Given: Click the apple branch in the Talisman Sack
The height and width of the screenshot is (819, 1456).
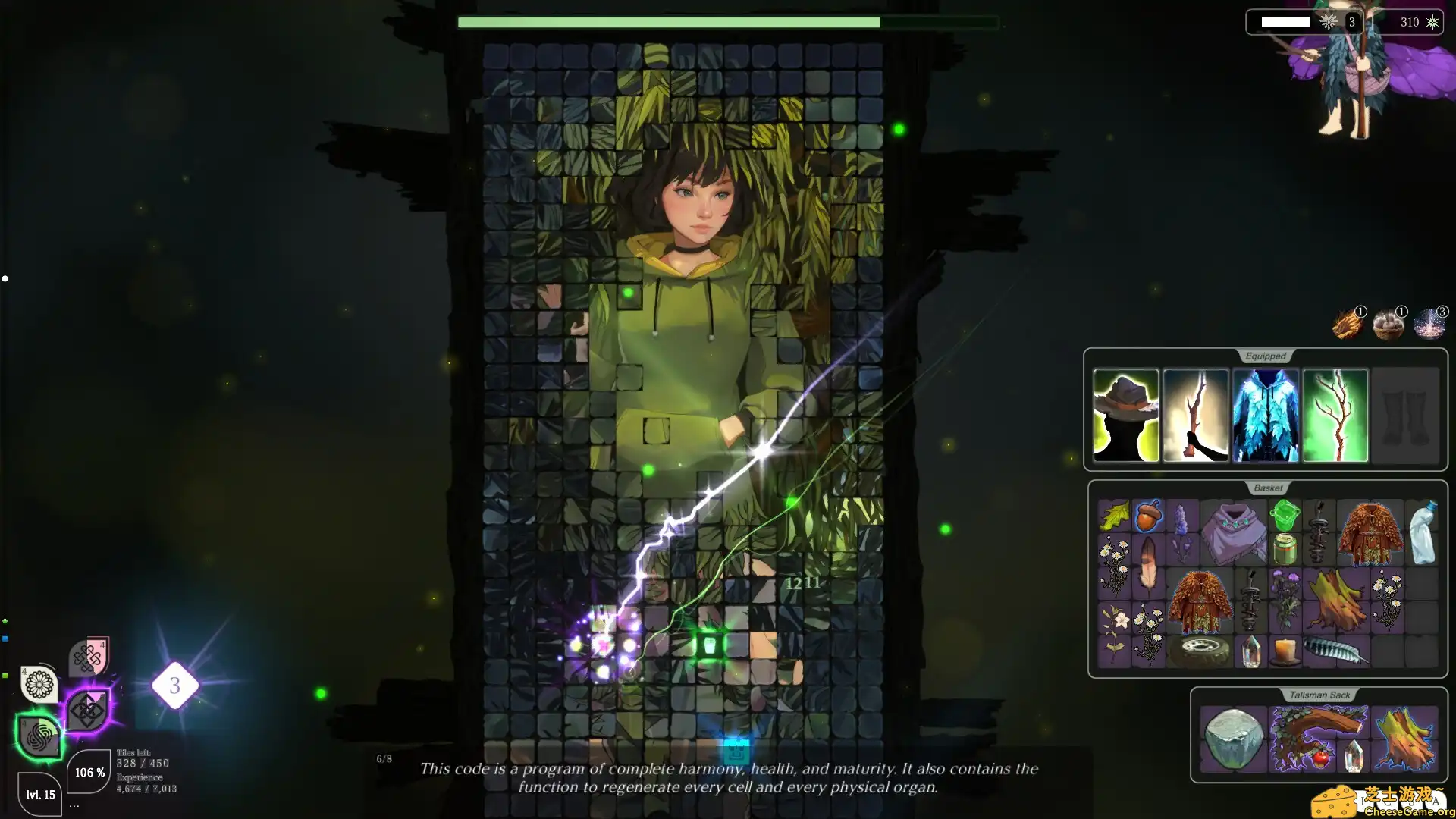Looking at the screenshot, I should pos(1311,736).
